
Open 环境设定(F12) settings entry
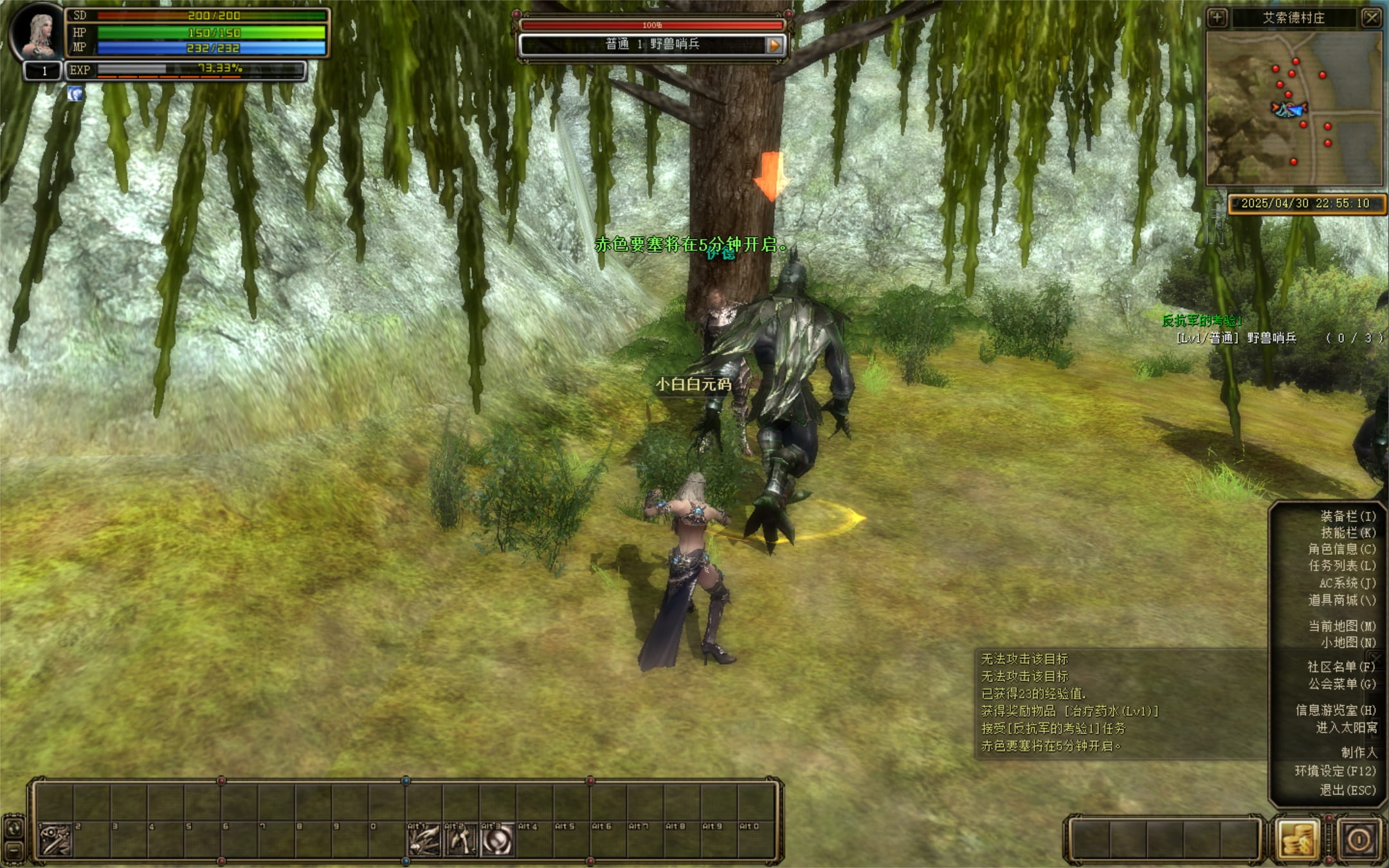[x=1335, y=771]
